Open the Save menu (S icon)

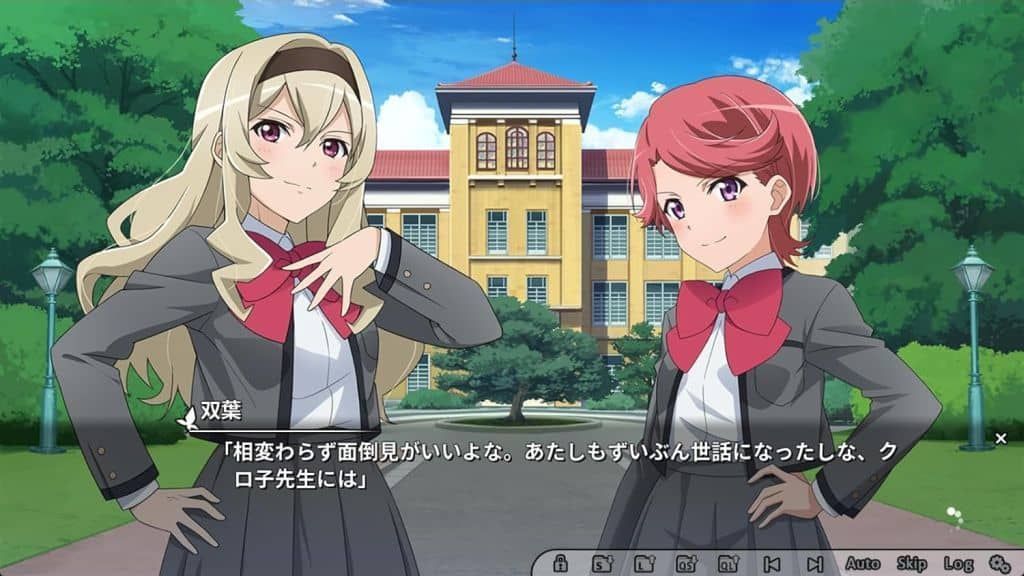pos(603,563)
